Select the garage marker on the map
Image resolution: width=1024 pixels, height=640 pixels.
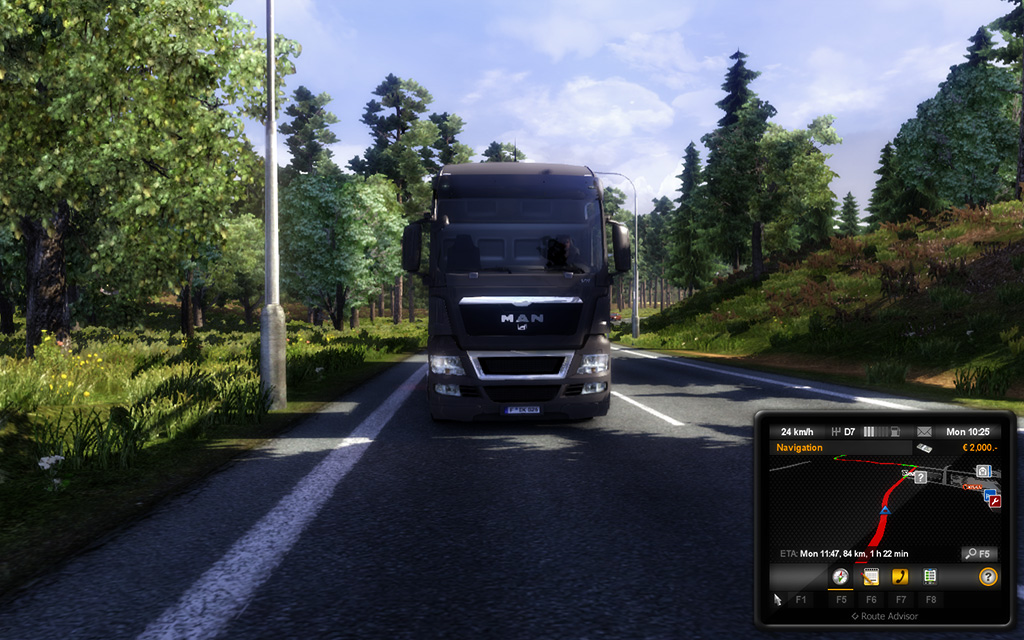(984, 471)
